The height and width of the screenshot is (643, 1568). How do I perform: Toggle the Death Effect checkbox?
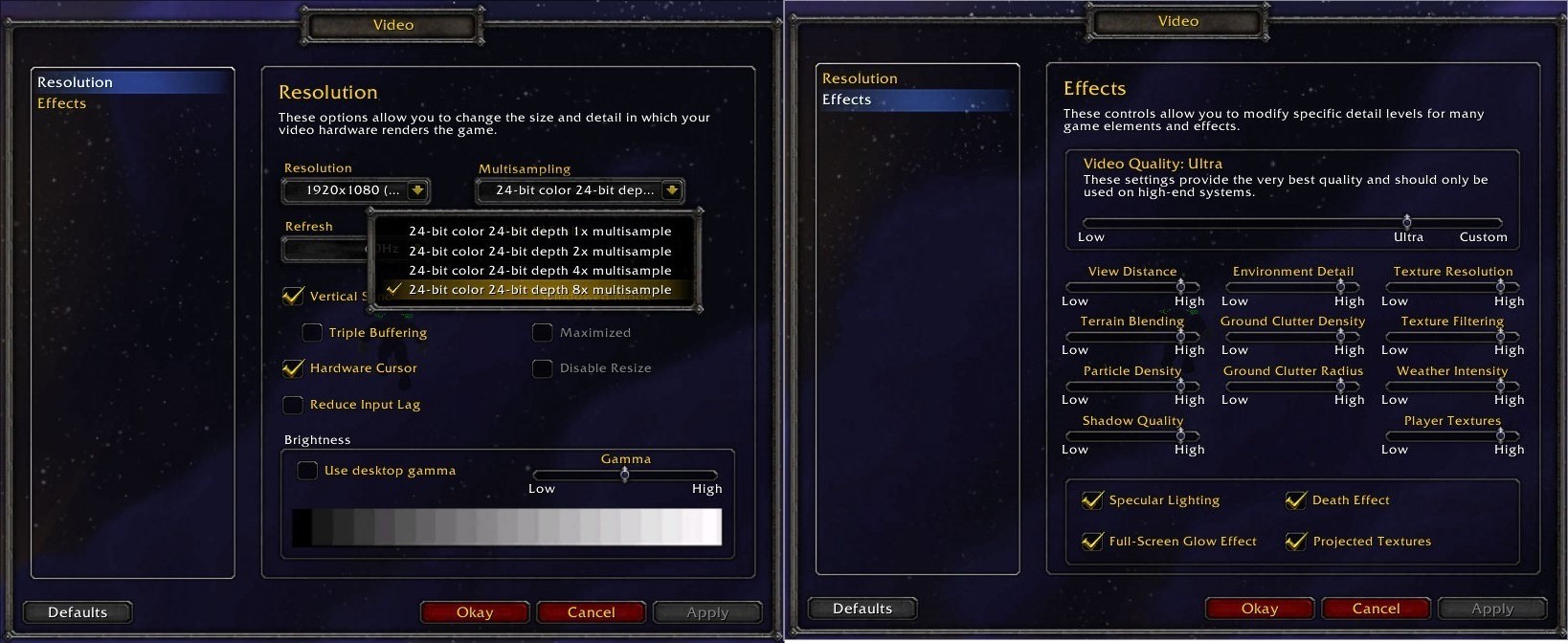[1296, 500]
